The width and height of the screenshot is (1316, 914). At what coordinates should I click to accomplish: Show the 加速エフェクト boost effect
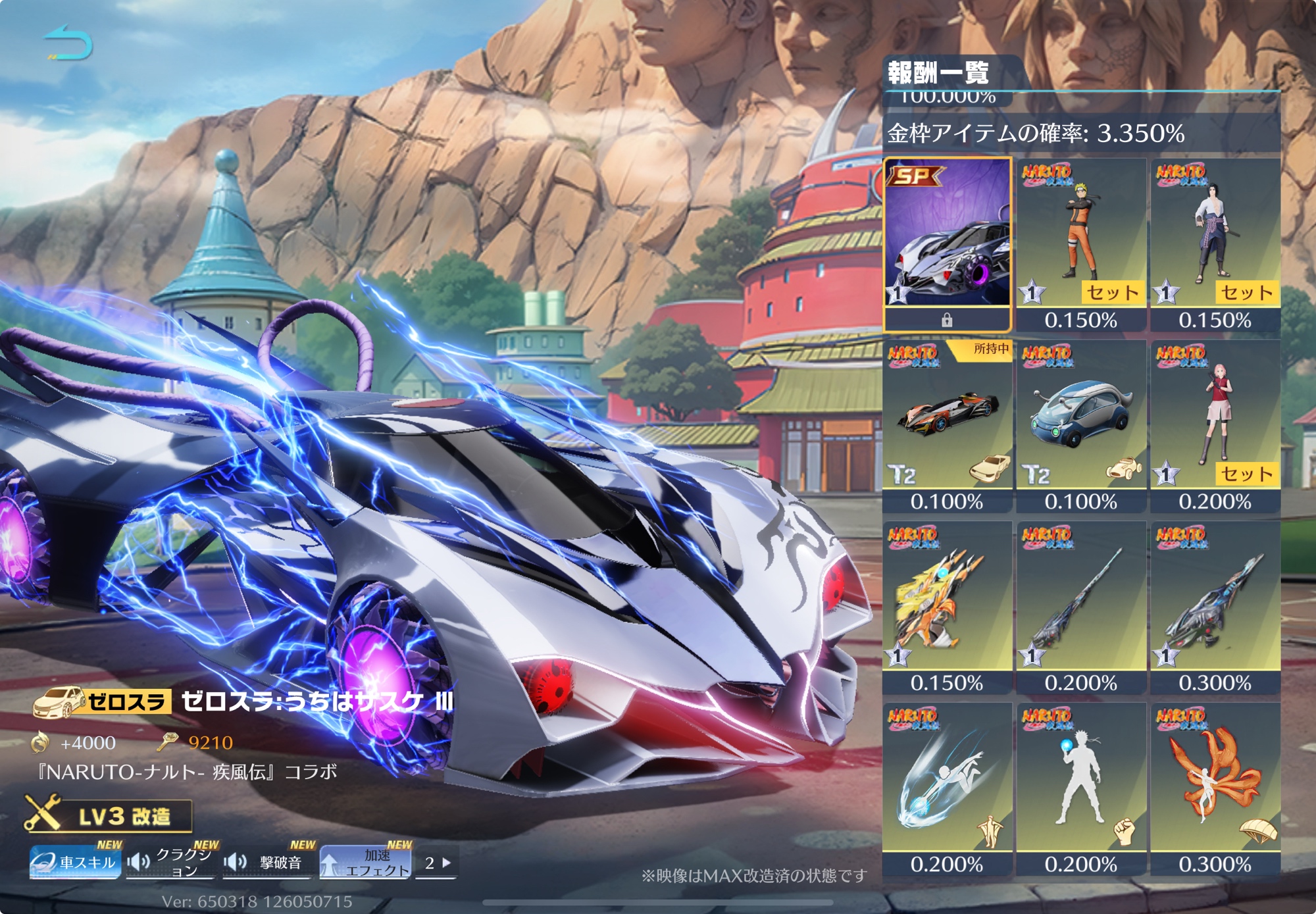pyautogui.click(x=365, y=862)
